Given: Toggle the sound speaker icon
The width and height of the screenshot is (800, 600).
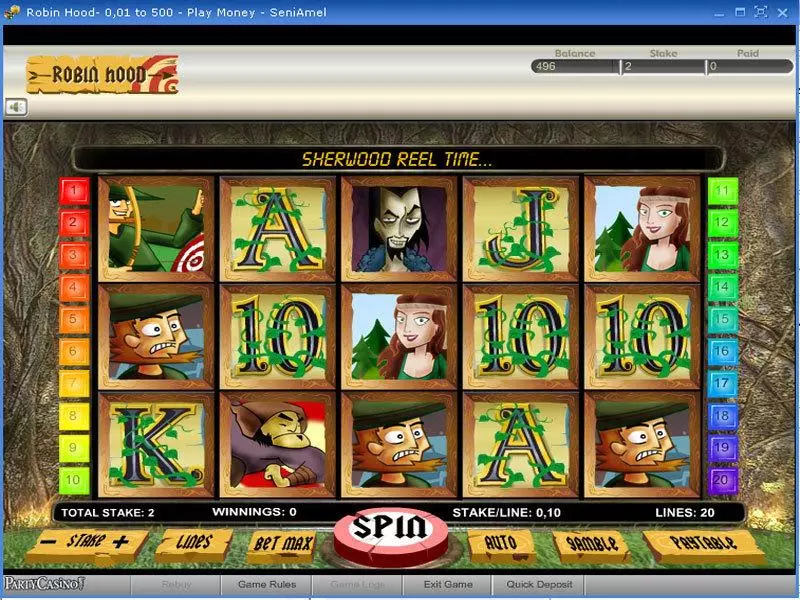Looking at the screenshot, I should [x=16, y=106].
